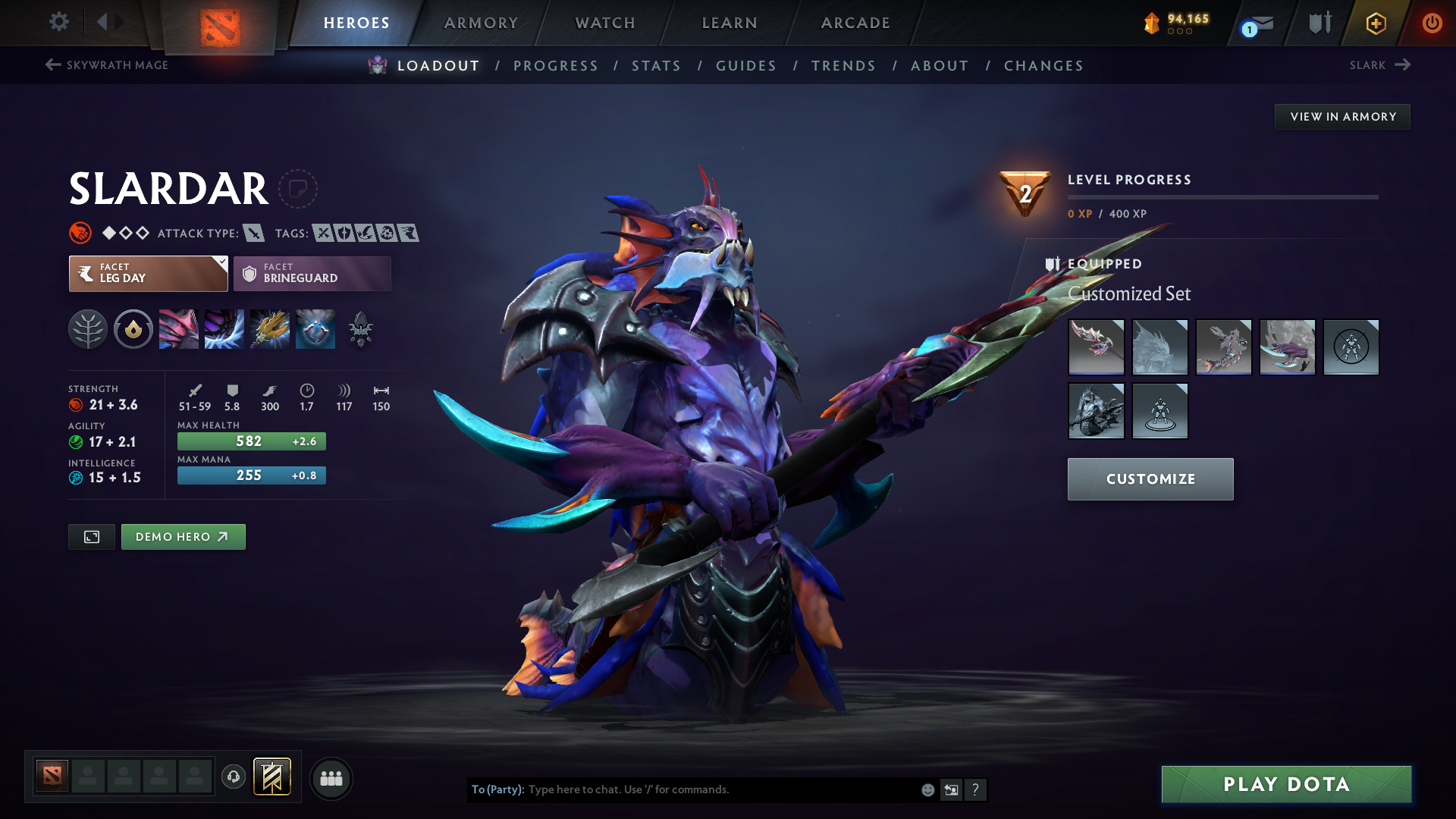
Task: Click Slardar's Aghanim's Scepter upgrade icon
Action: tap(360, 329)
